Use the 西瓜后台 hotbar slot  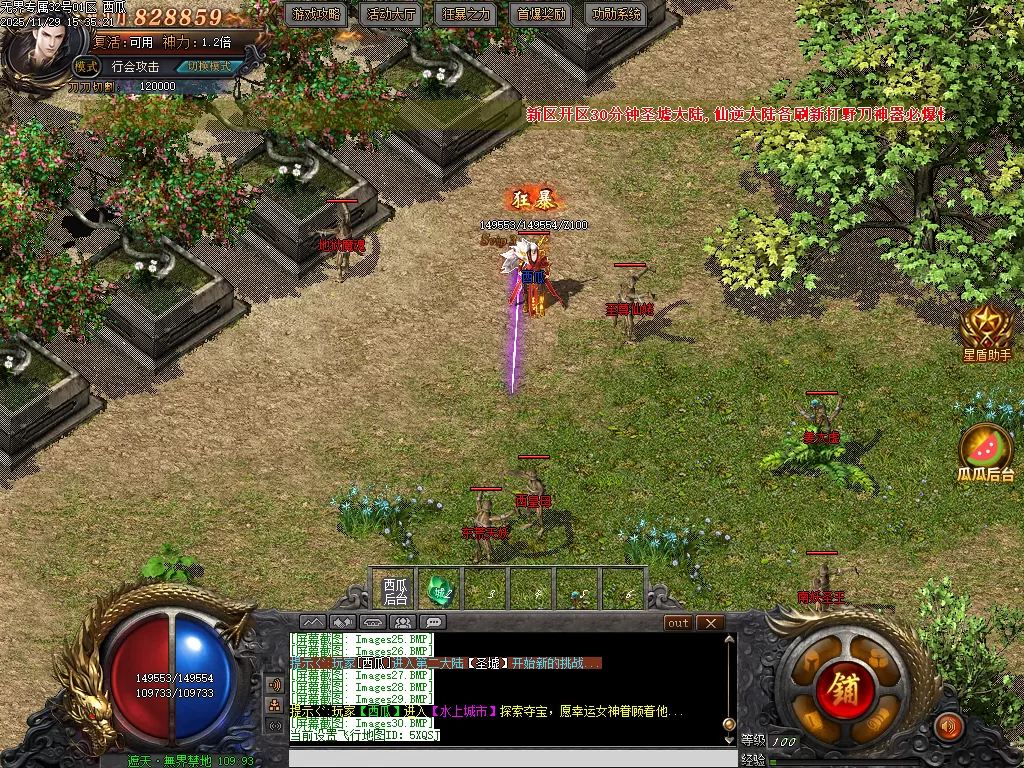point(396,590)
